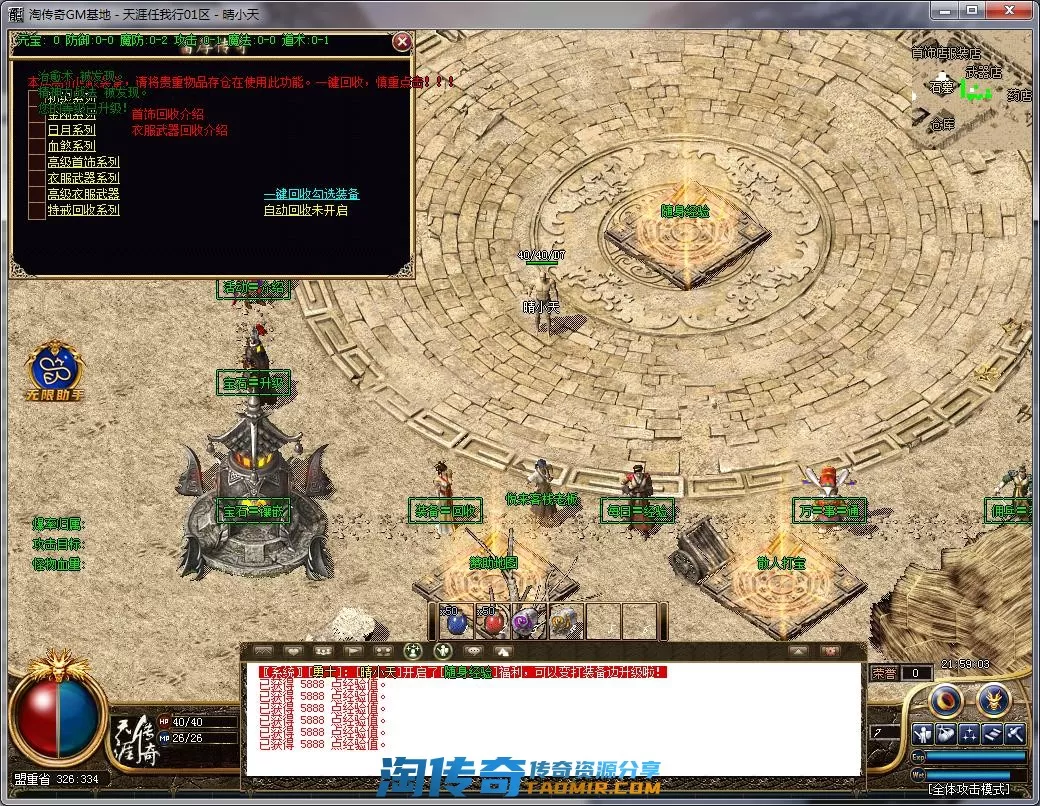The height and width of the screenshot is (806, 1040).
Task: Select the 高级衣服武器 recycle entry
Action: click(83, 194)
